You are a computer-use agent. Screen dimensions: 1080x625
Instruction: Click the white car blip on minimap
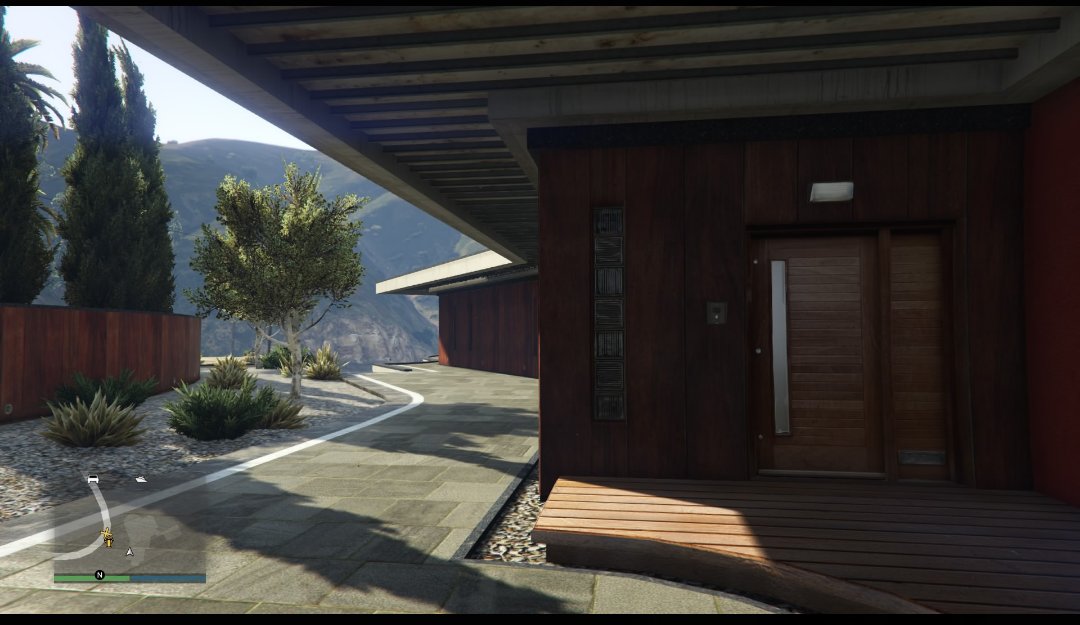point(93,480)
